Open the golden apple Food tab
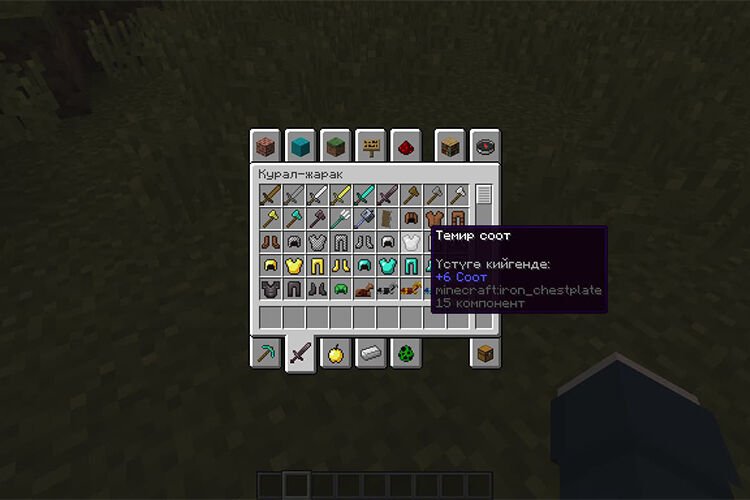Screen dimensions: 750x500 pyautogui.click(x=335, y=353)
